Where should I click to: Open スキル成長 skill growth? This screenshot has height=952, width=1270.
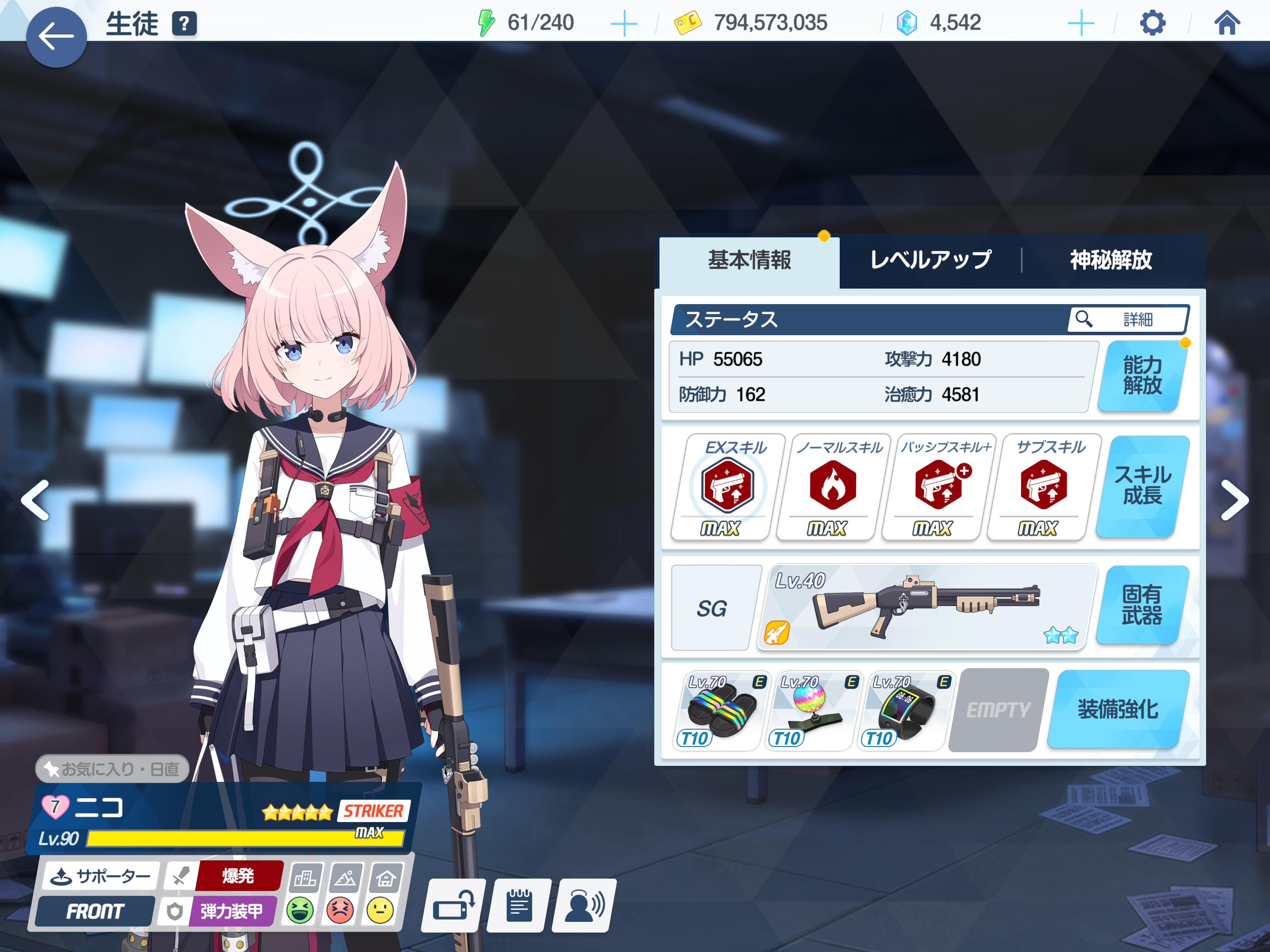point(1142,486)
